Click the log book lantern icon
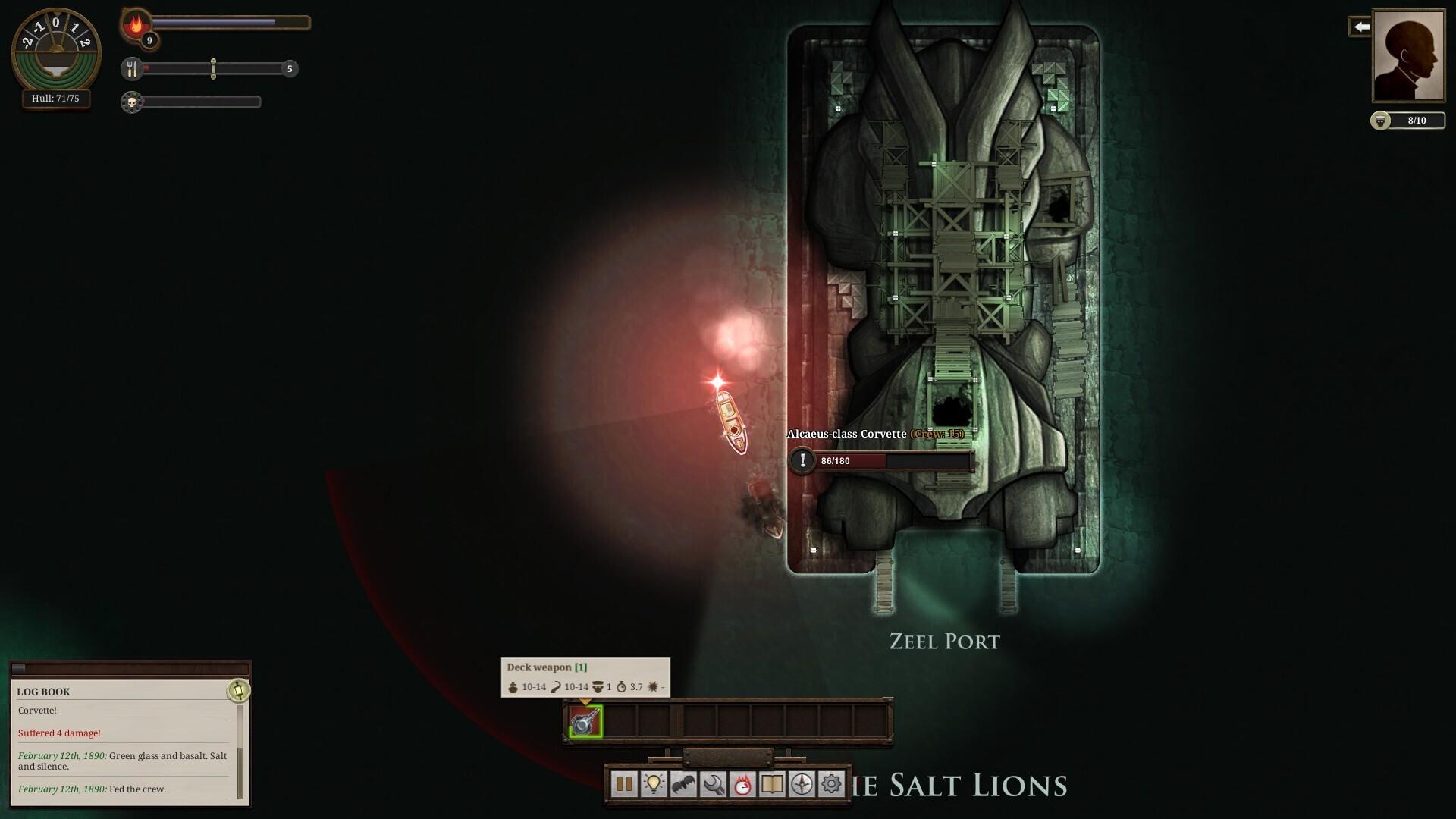Screen dimensions: 1456x819 click(239, 690)
